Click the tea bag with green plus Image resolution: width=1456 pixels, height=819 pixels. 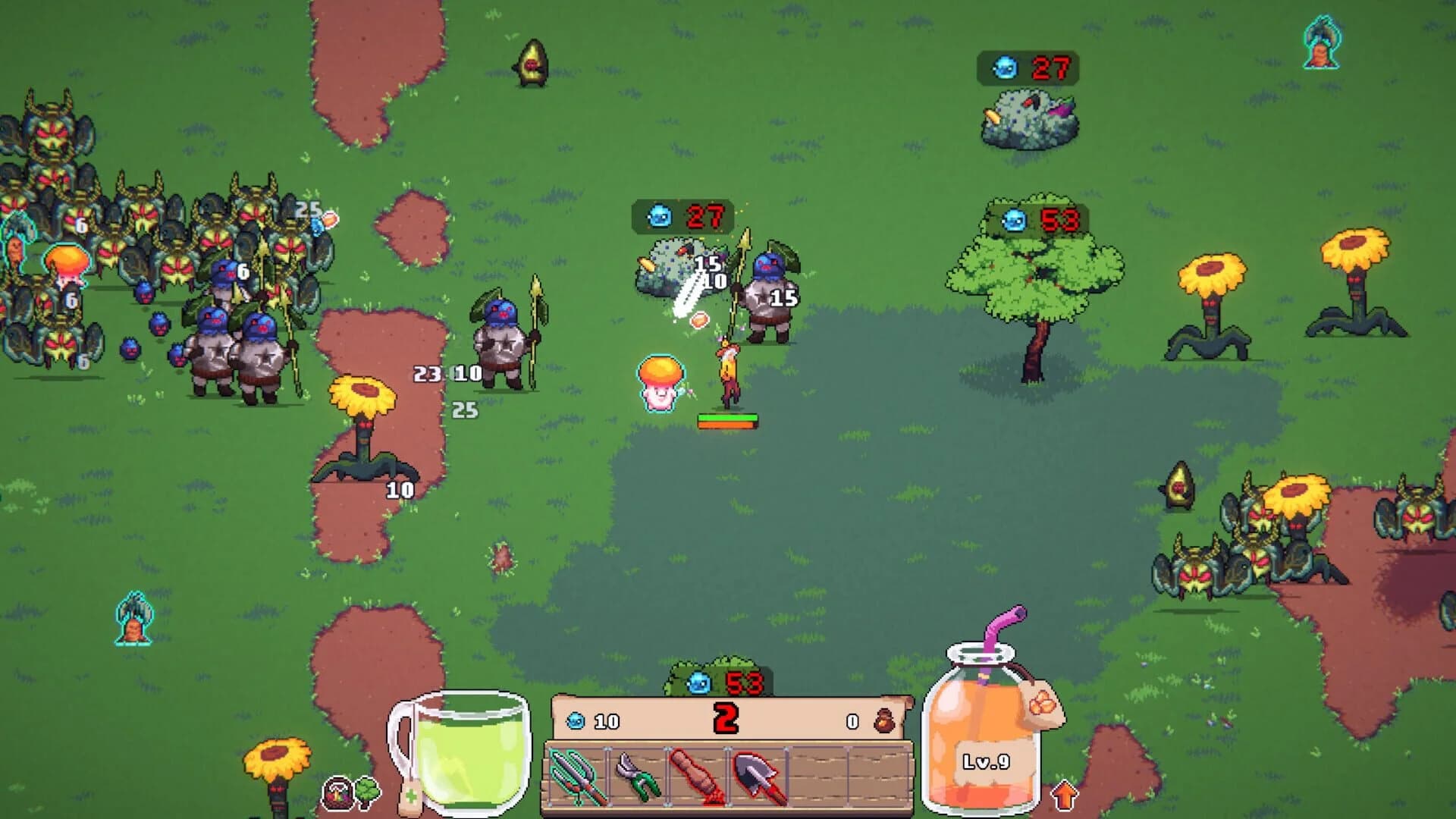[412, 798]
